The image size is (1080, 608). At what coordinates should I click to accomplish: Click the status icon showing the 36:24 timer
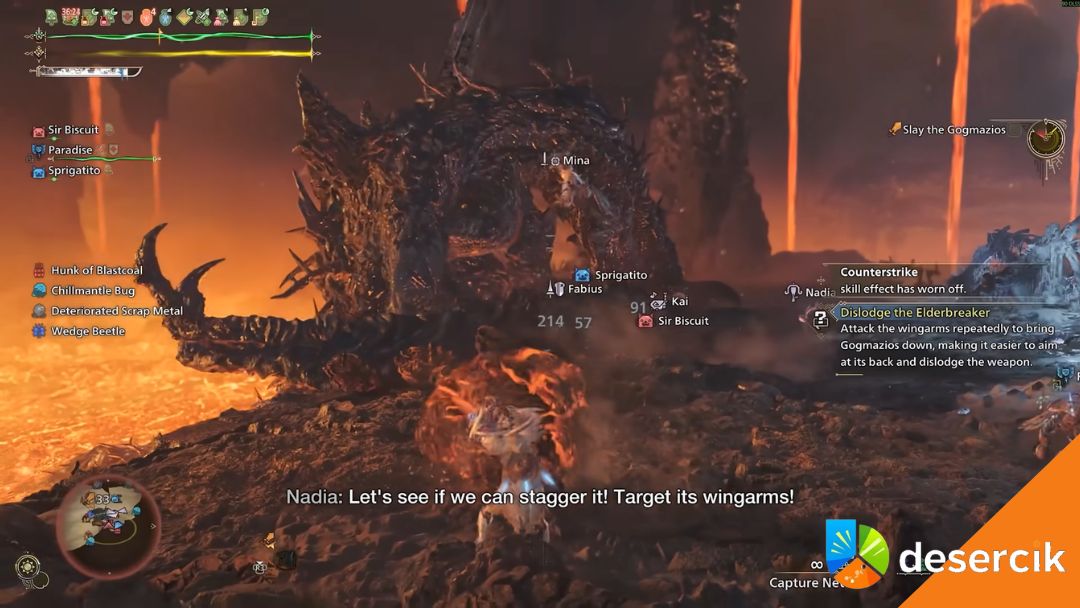click(x=70, y=17)
